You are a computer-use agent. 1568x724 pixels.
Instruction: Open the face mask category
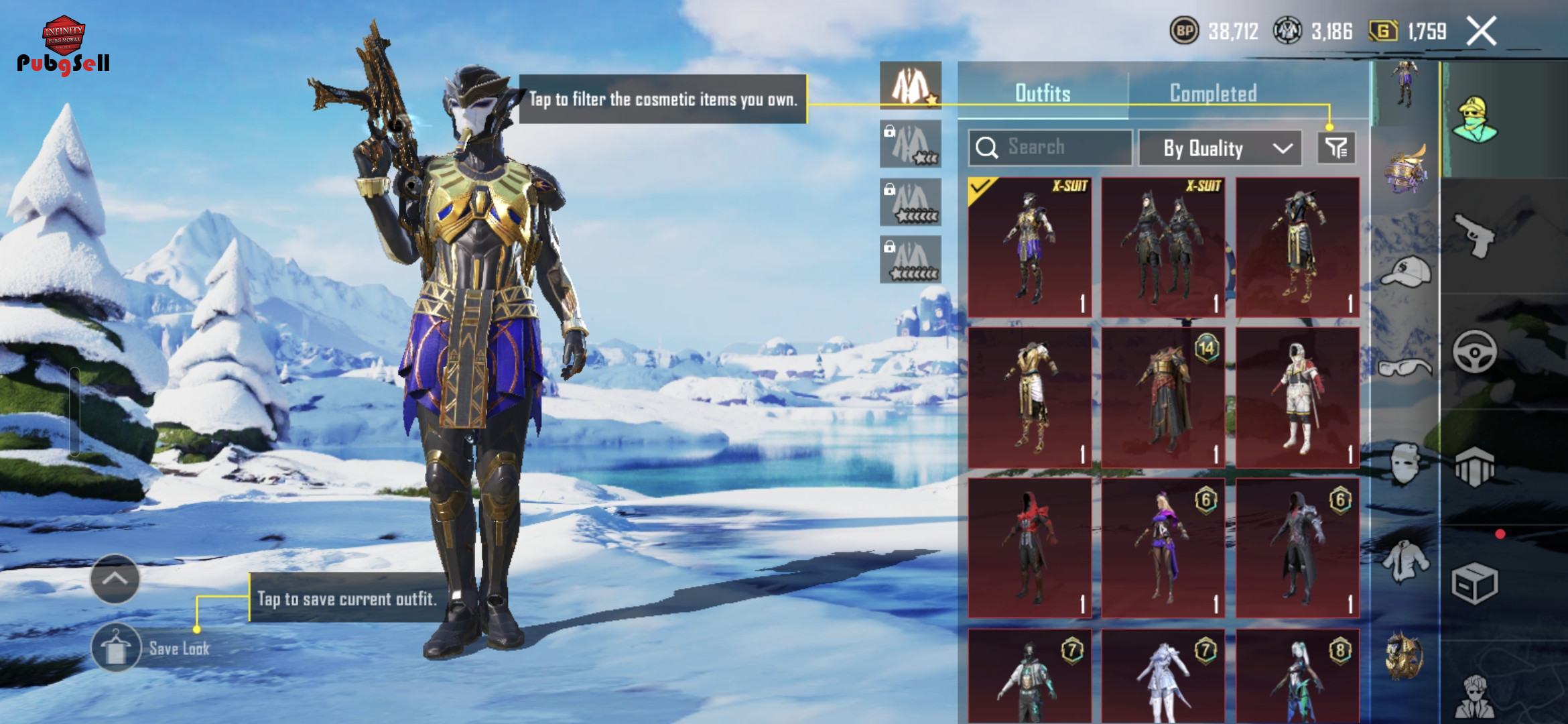click(x=1405, y=463)
